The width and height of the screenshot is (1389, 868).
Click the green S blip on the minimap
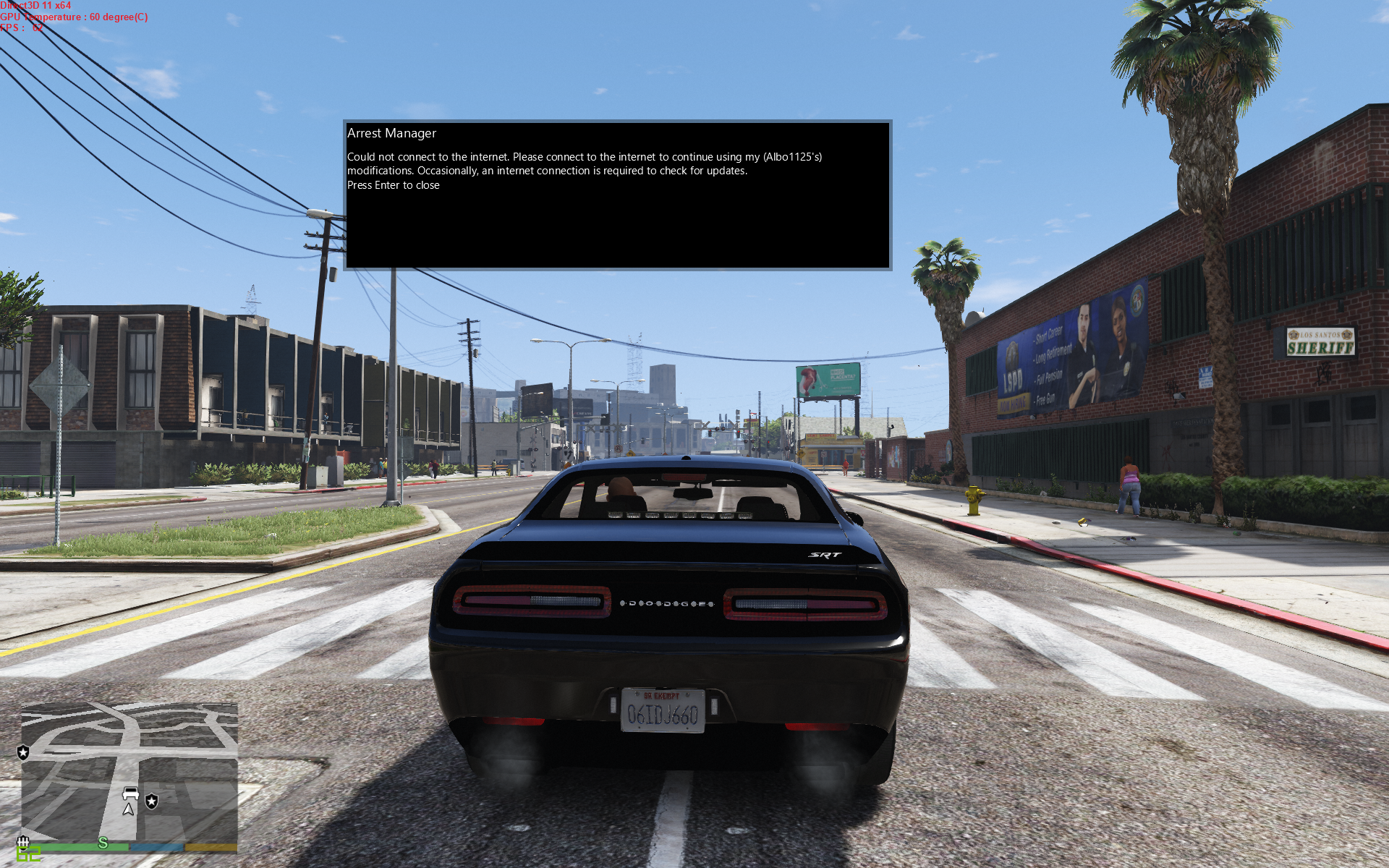click(x=103, y=843)
